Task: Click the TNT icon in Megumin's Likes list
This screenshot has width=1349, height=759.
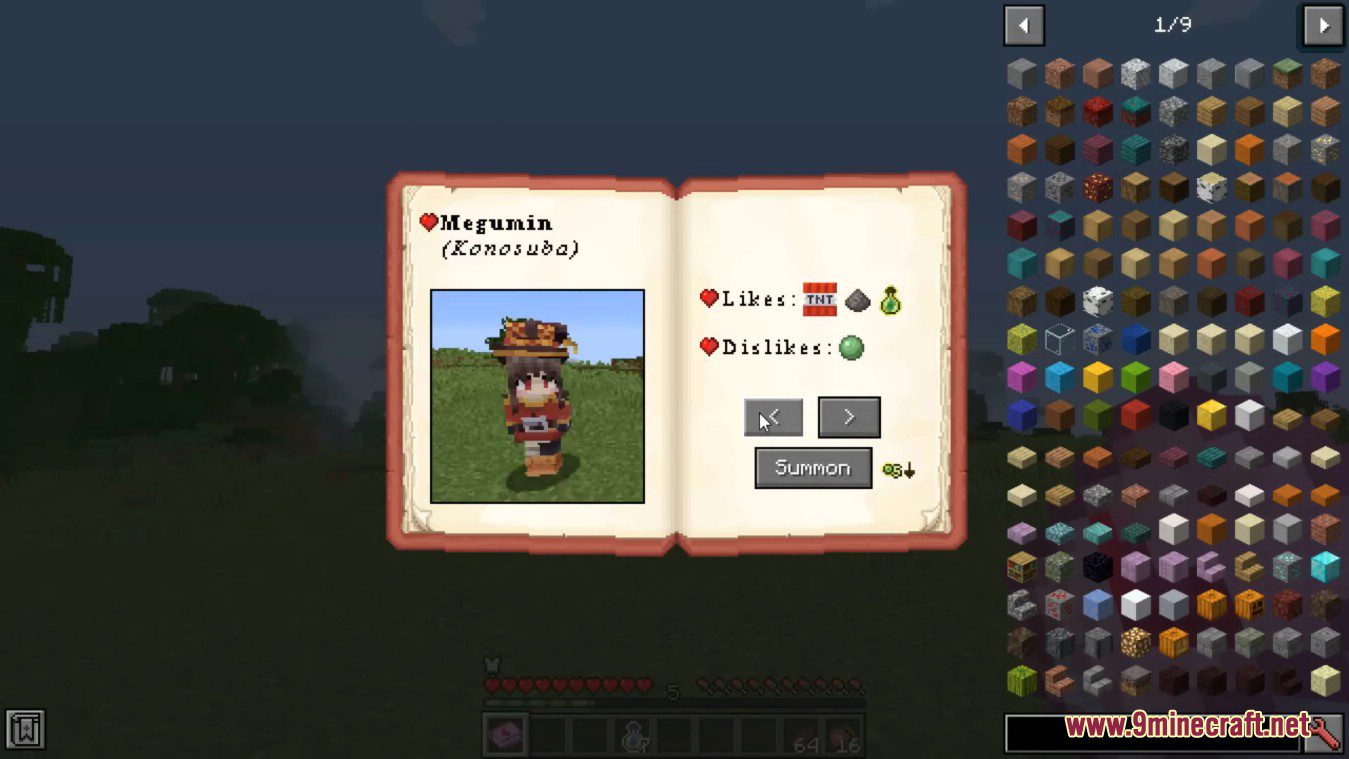Action: (x=821, y=299)
